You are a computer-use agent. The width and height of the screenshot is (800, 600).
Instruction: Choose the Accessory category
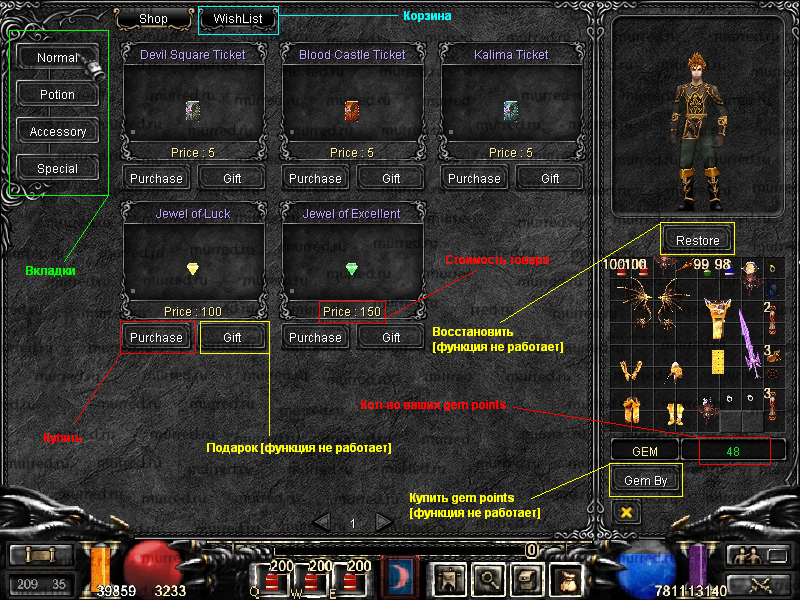(x=57, y=132)
